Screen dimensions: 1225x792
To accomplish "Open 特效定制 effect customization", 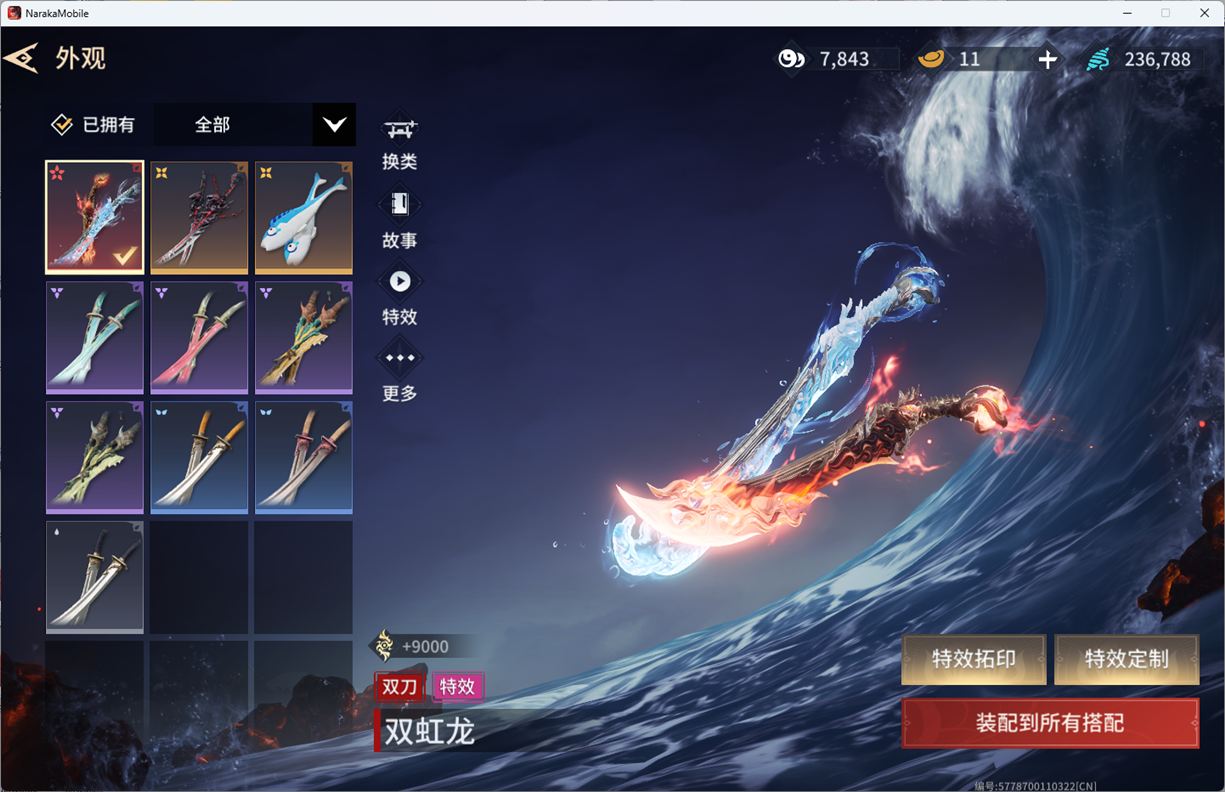I will click(x=1126, y=660).
